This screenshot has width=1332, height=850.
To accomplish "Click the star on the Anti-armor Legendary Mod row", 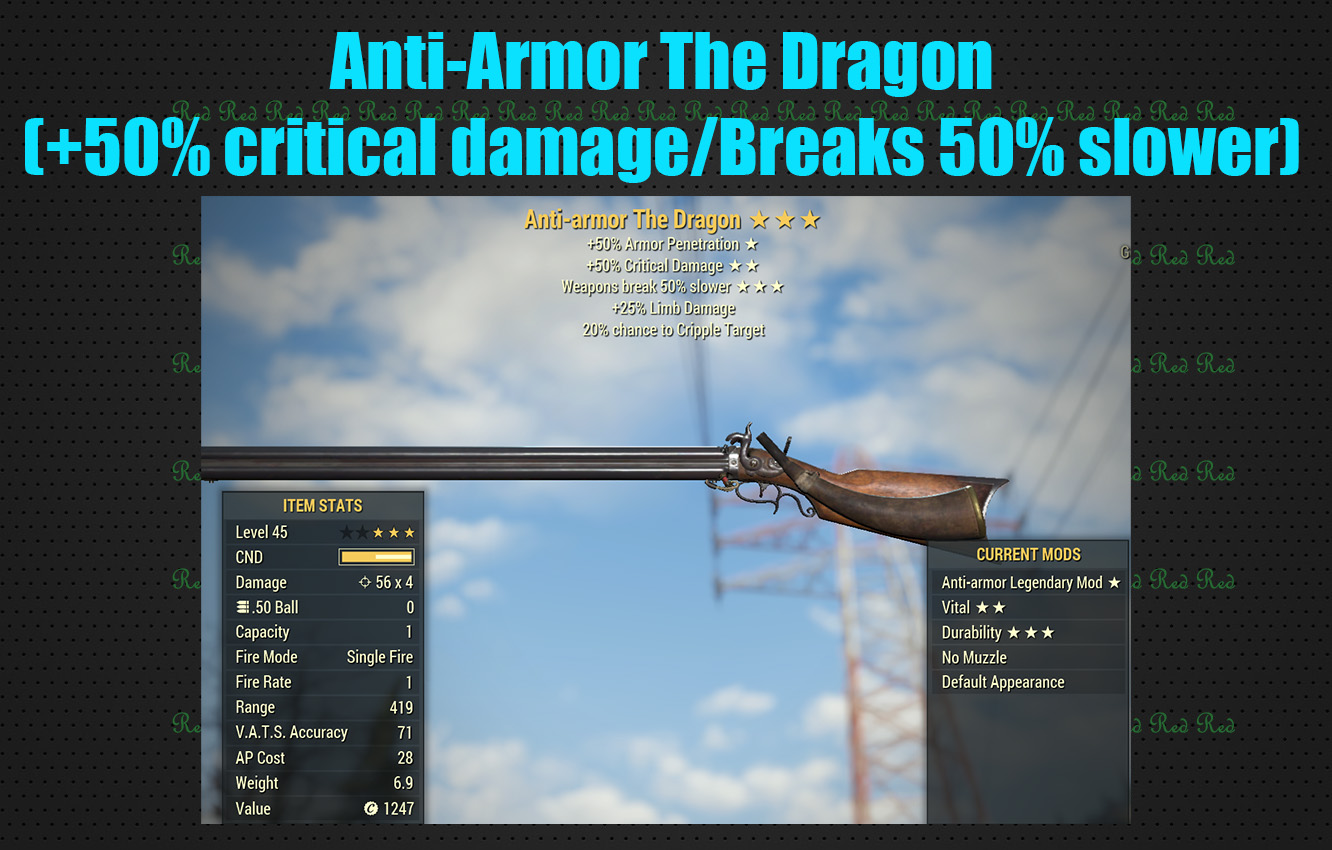I will click(1116, 582).
